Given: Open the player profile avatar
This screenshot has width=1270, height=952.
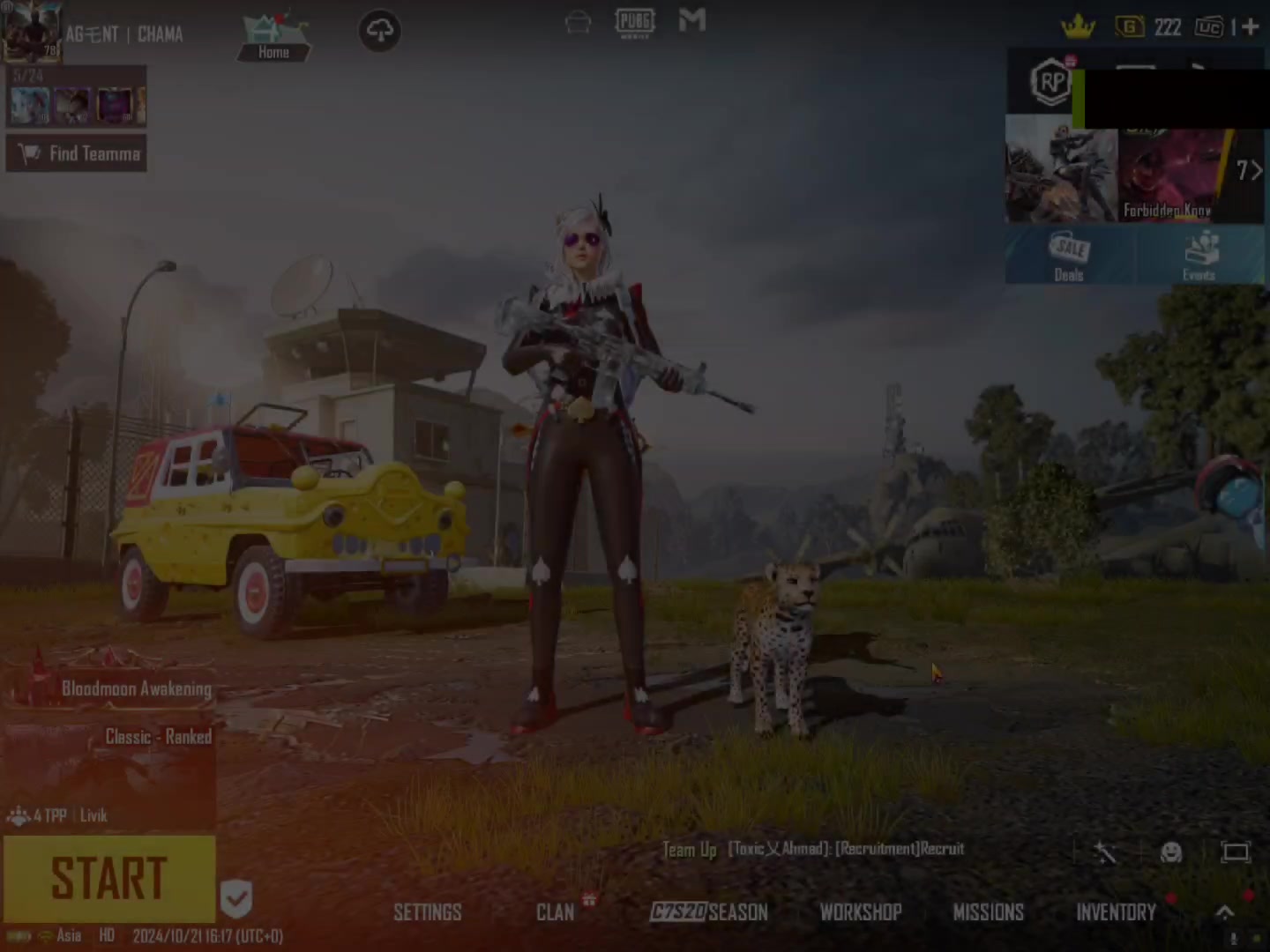Looking at the screenshot, I should pos(31,31).
